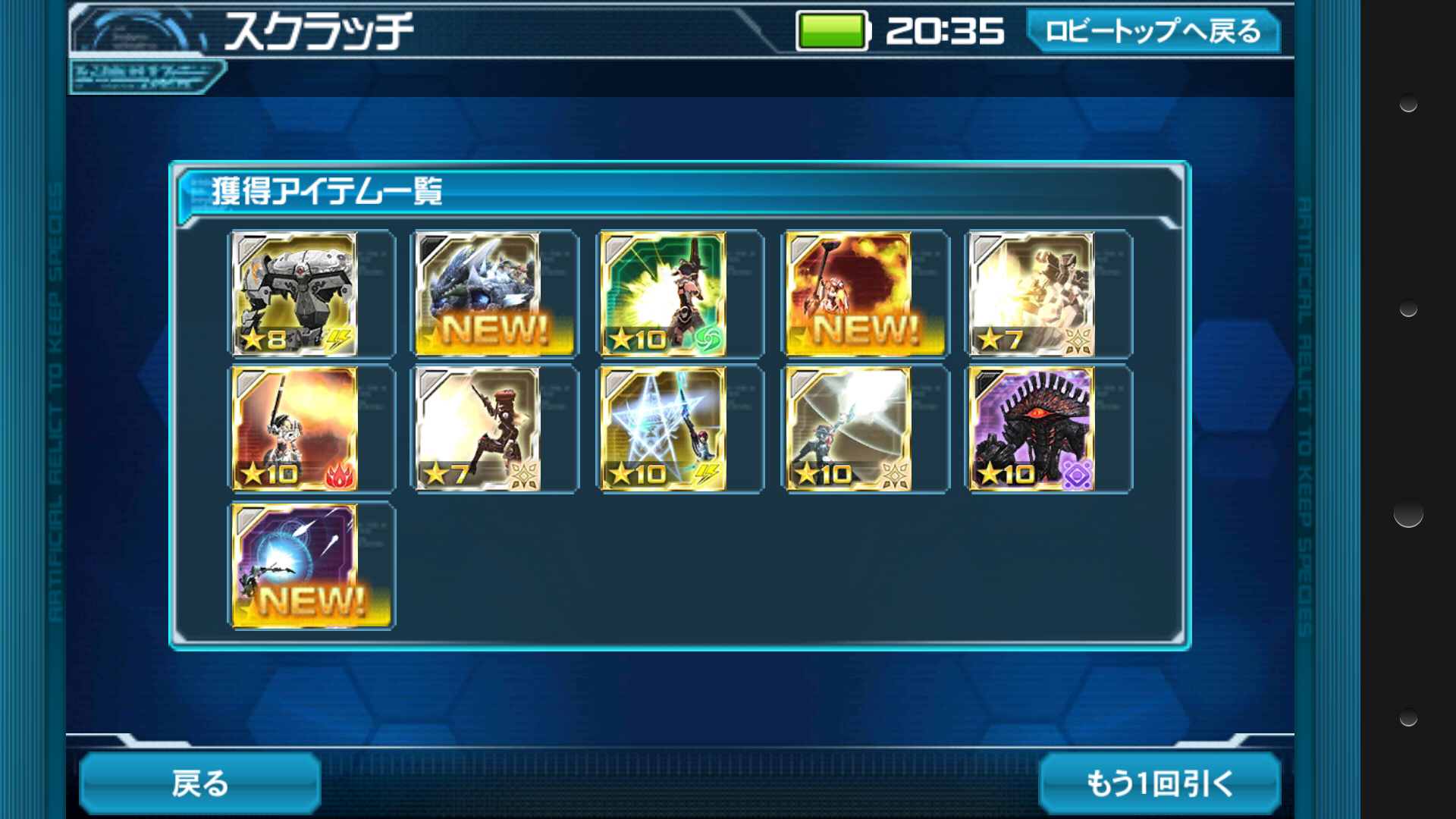View the NEW red fire explosion card
The image size is (1456, 819).
tap(849, 294)
